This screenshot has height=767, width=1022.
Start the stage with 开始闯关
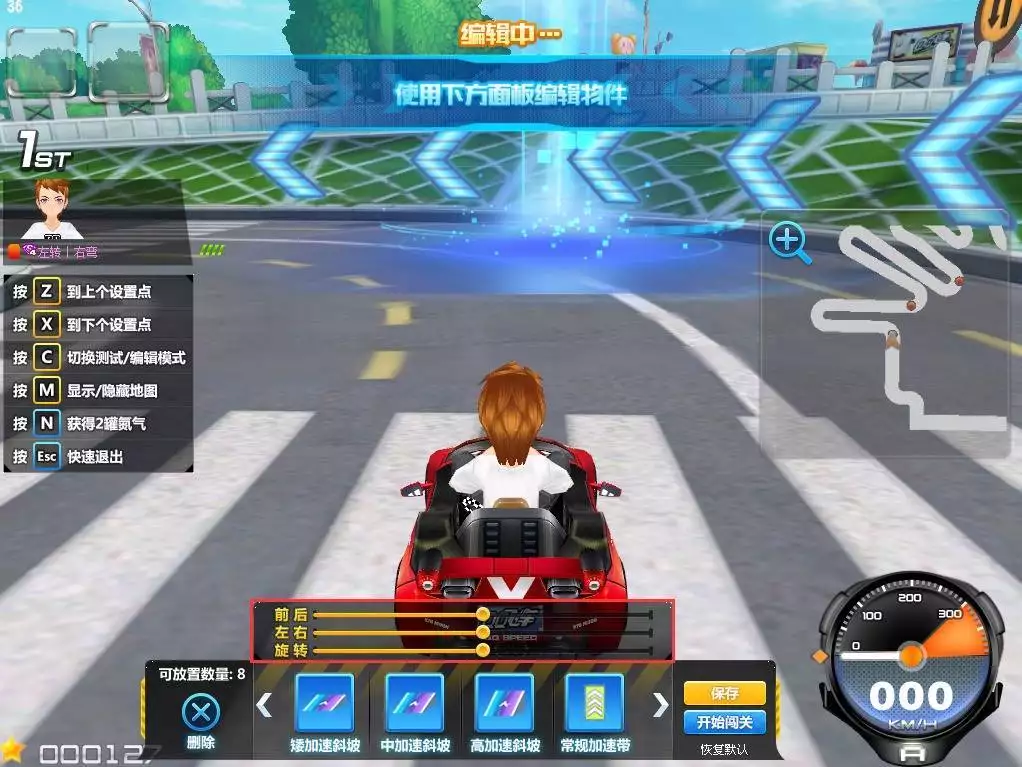pos(724,721)
